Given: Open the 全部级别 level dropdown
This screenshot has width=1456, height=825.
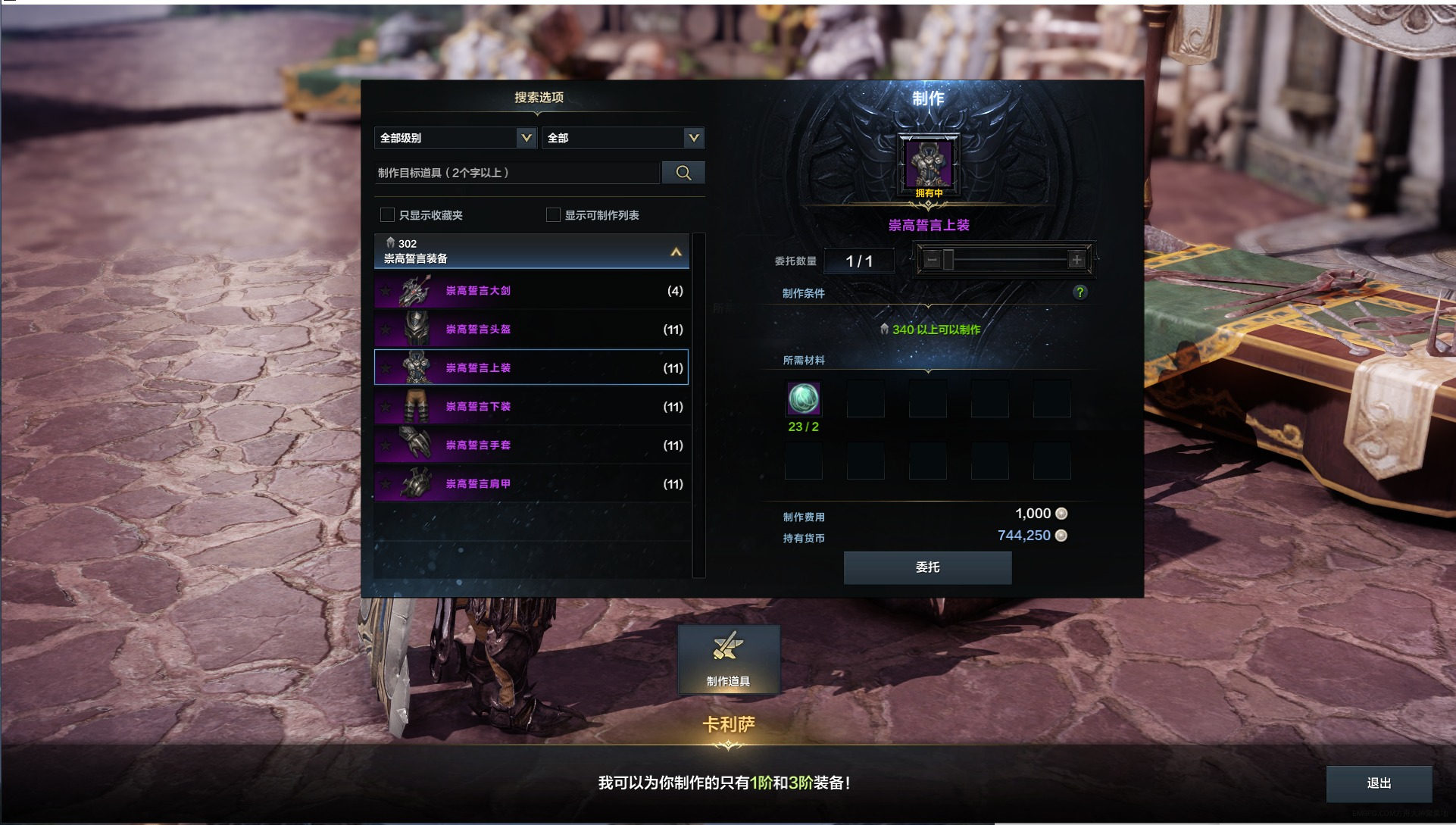Looking at the screenshot, I should coord(455,138).
